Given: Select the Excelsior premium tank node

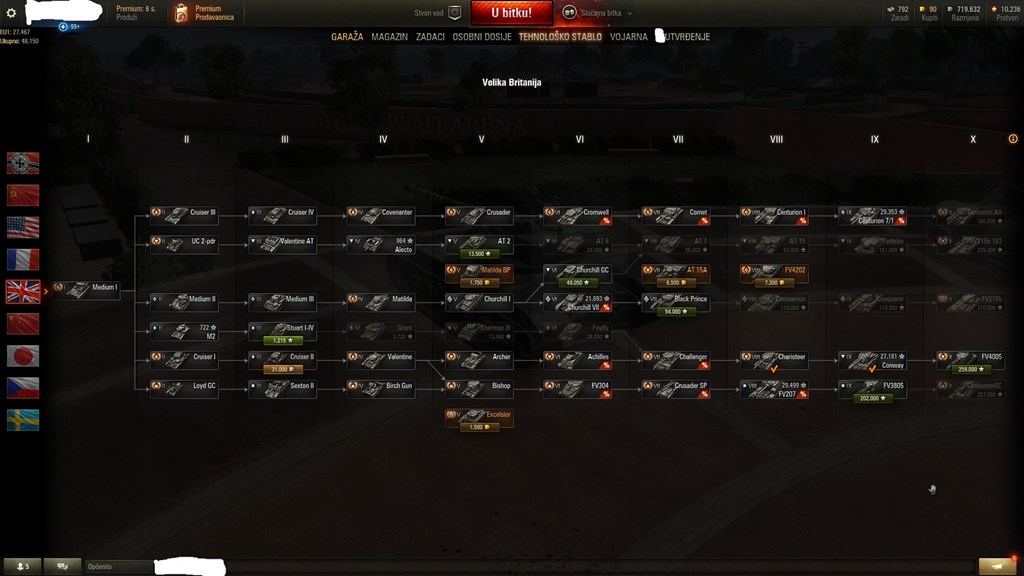Looking at the screenshot, I should [x=479, y=414].
